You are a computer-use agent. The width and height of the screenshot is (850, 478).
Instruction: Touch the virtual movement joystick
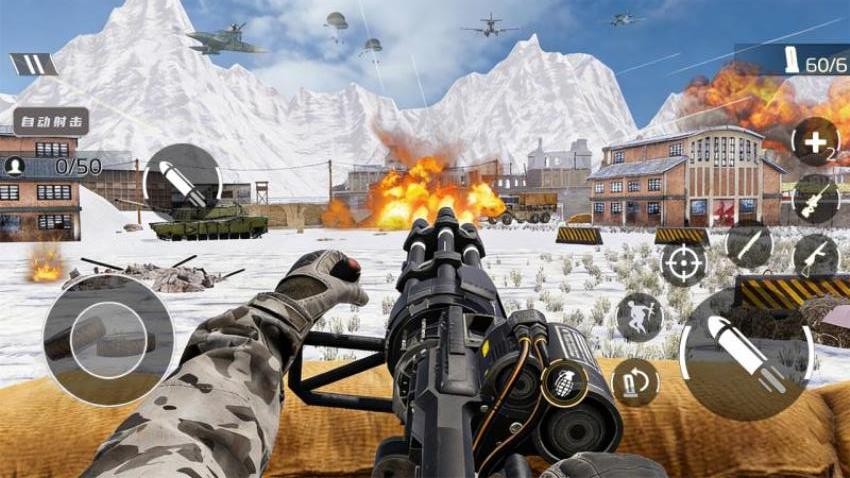coord(108,340)
